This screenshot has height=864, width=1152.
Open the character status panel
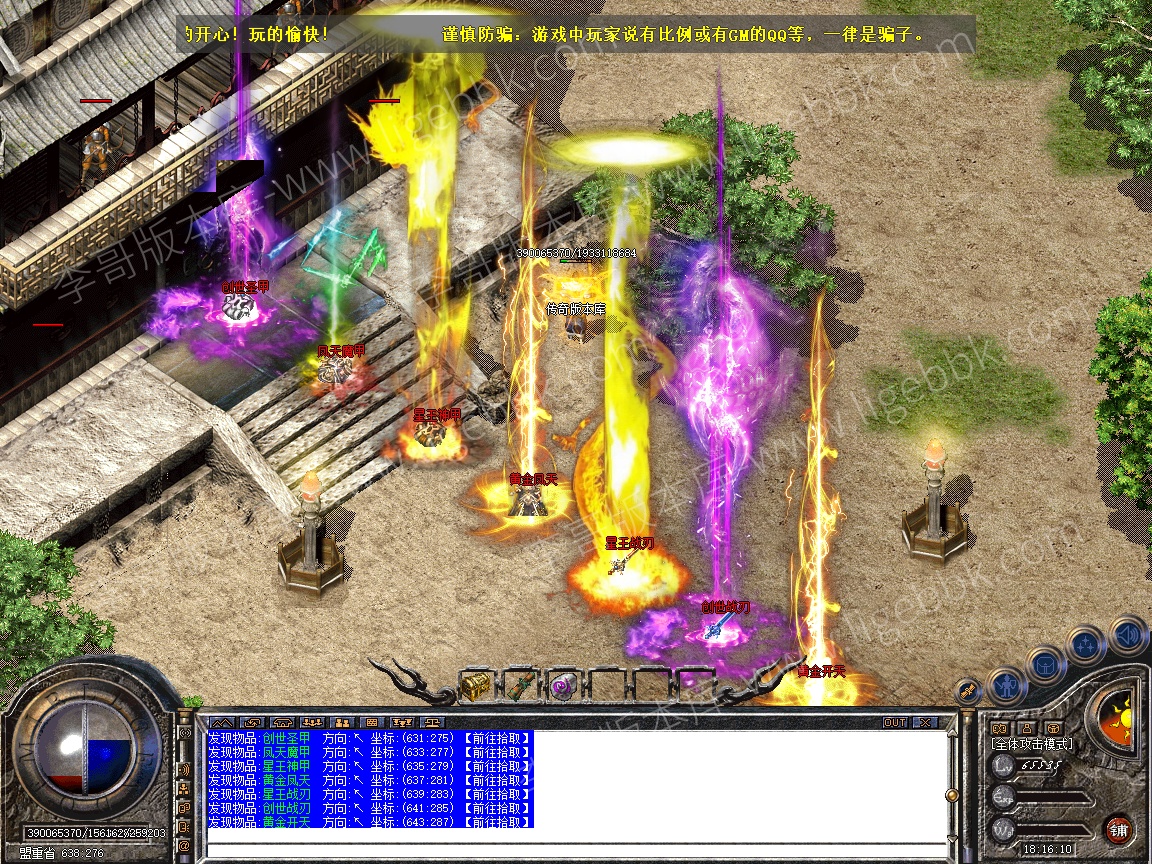[1004, 685]
